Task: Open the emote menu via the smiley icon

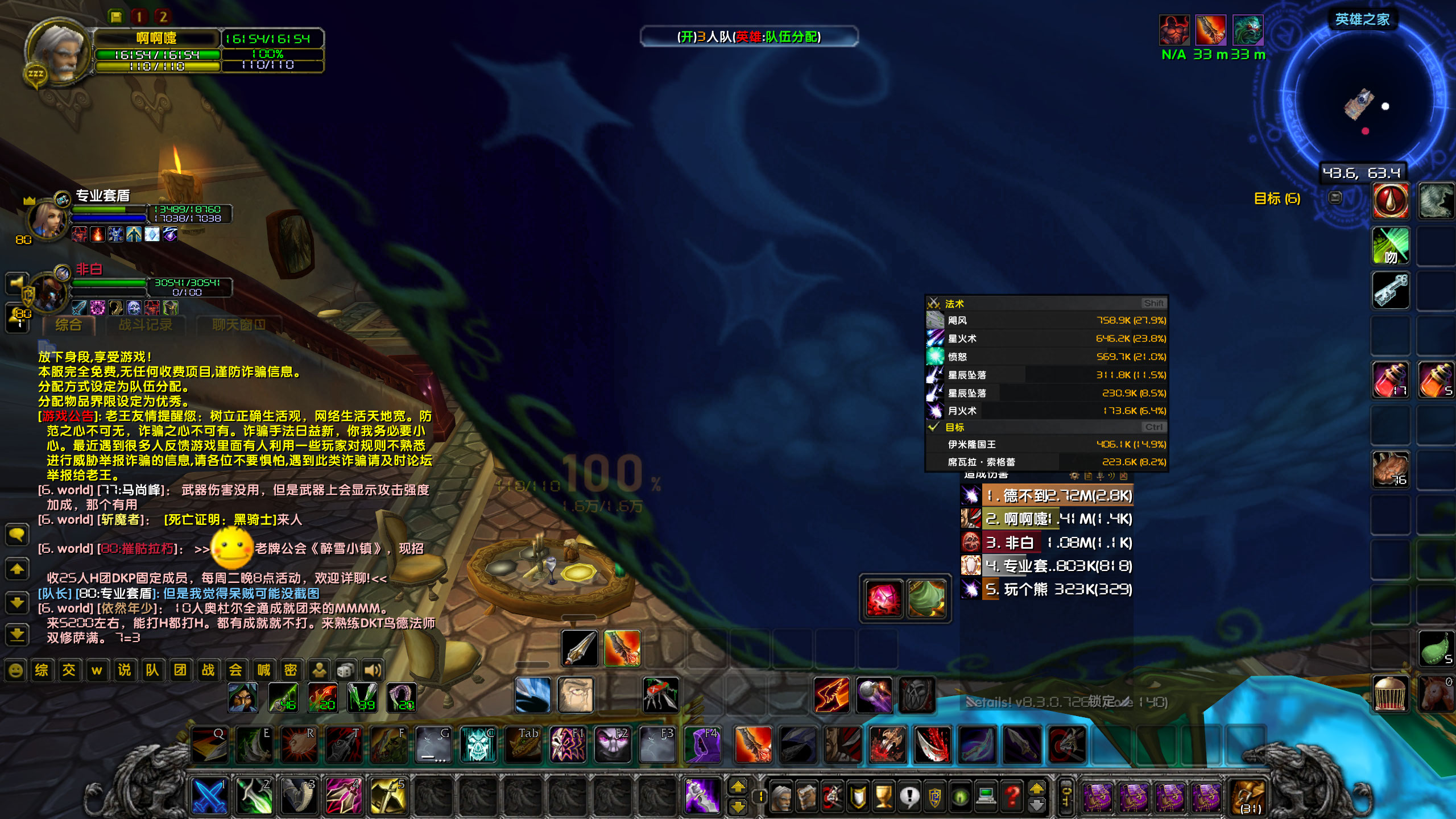Action: click(x=16, y=669)
